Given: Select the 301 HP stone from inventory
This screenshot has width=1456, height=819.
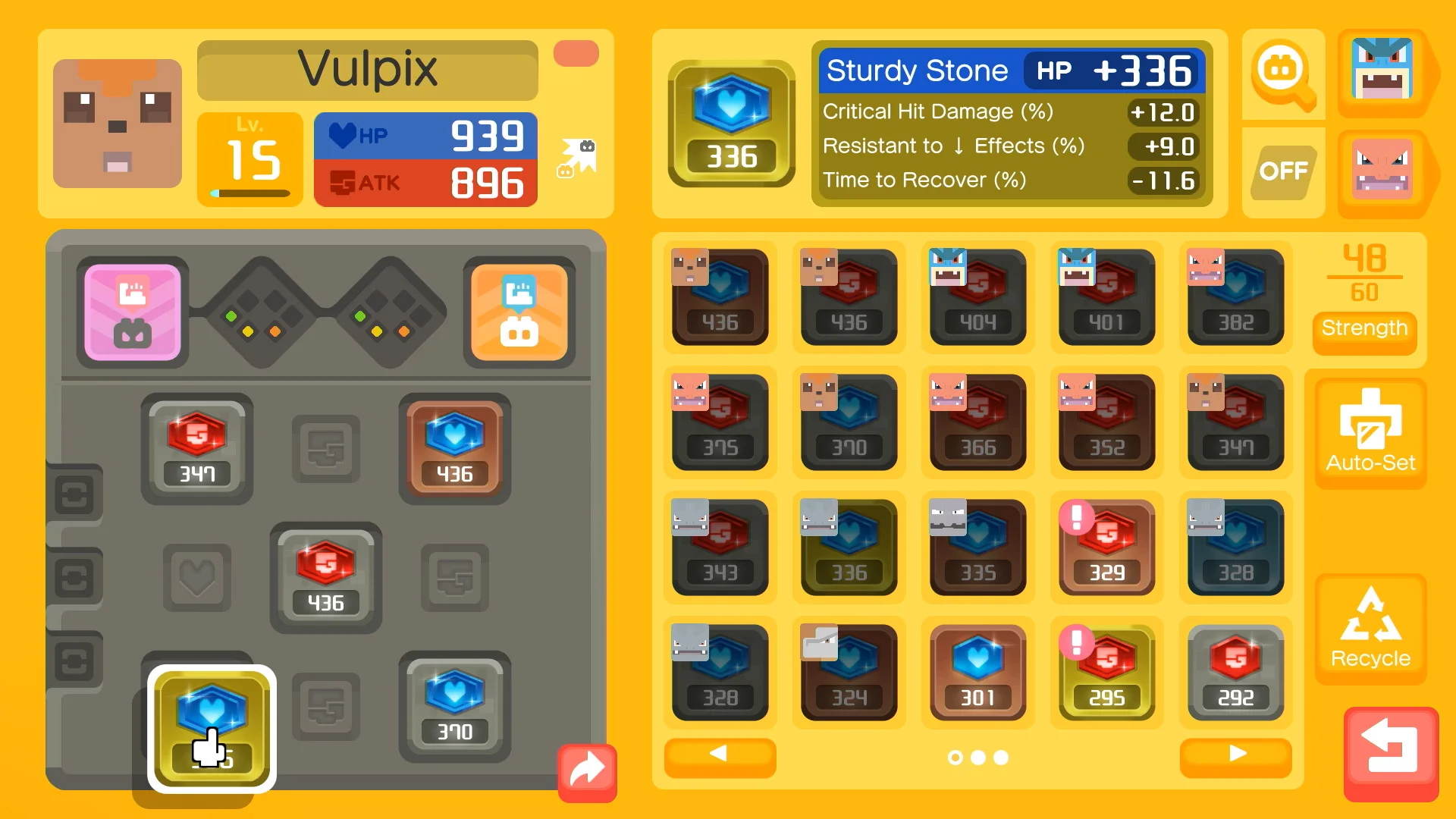Looking at the screenshot, I should [978, 672].
